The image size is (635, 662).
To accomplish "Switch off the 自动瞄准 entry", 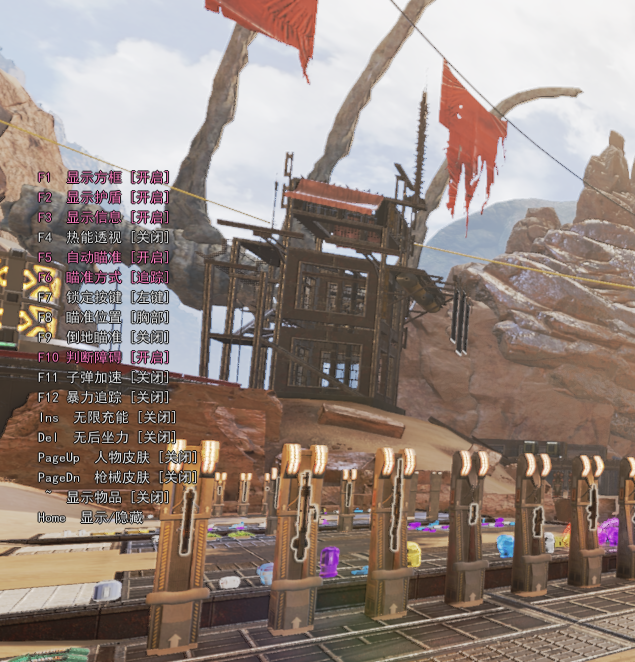I will [105, 257].
